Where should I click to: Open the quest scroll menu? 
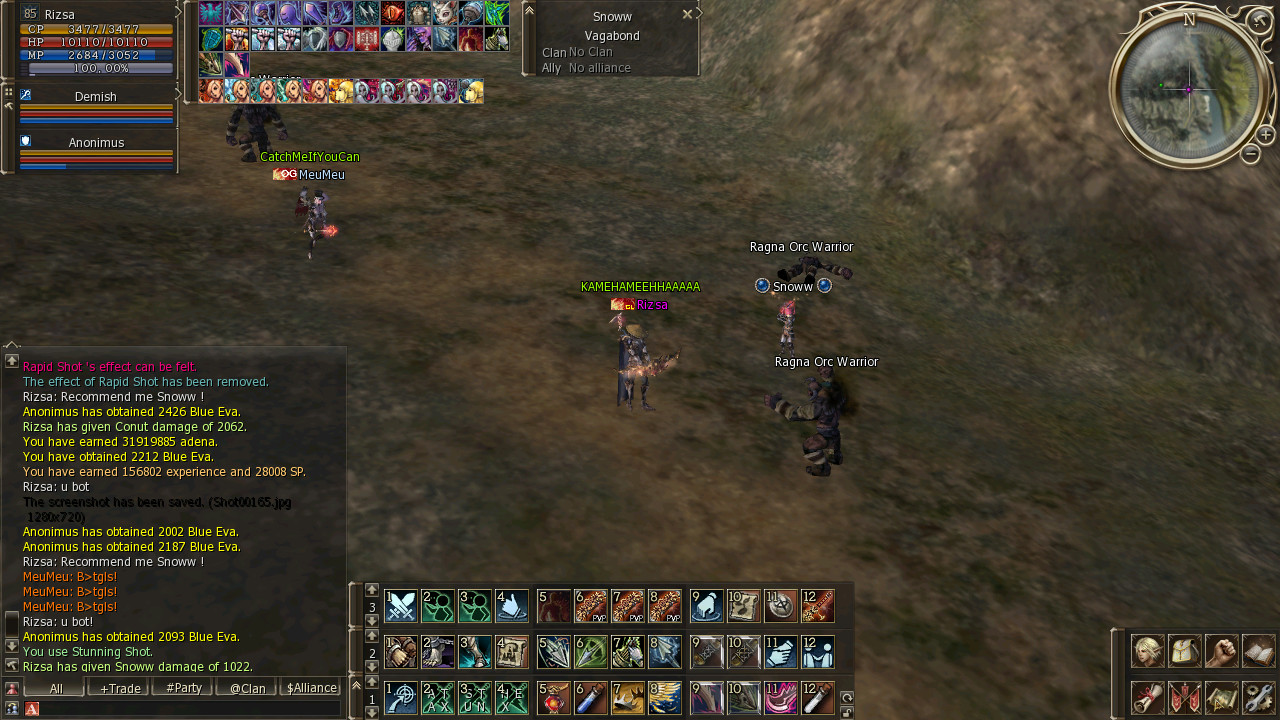point(1147,697)
